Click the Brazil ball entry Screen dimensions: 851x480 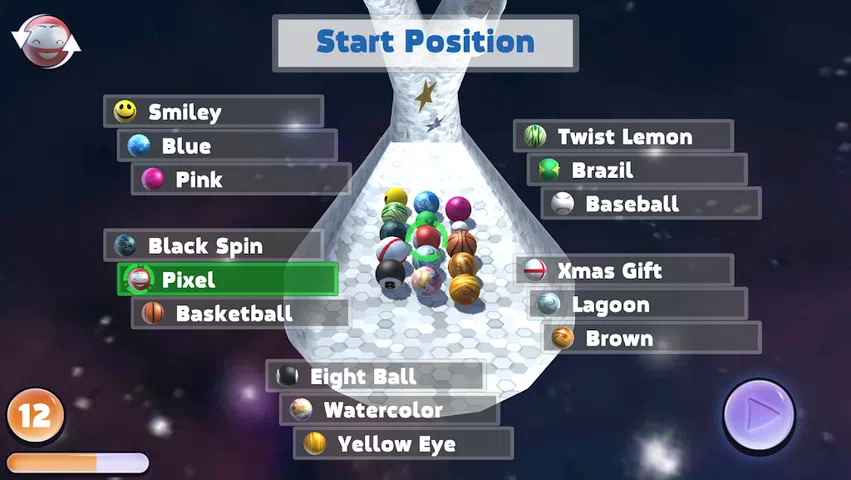637,170
